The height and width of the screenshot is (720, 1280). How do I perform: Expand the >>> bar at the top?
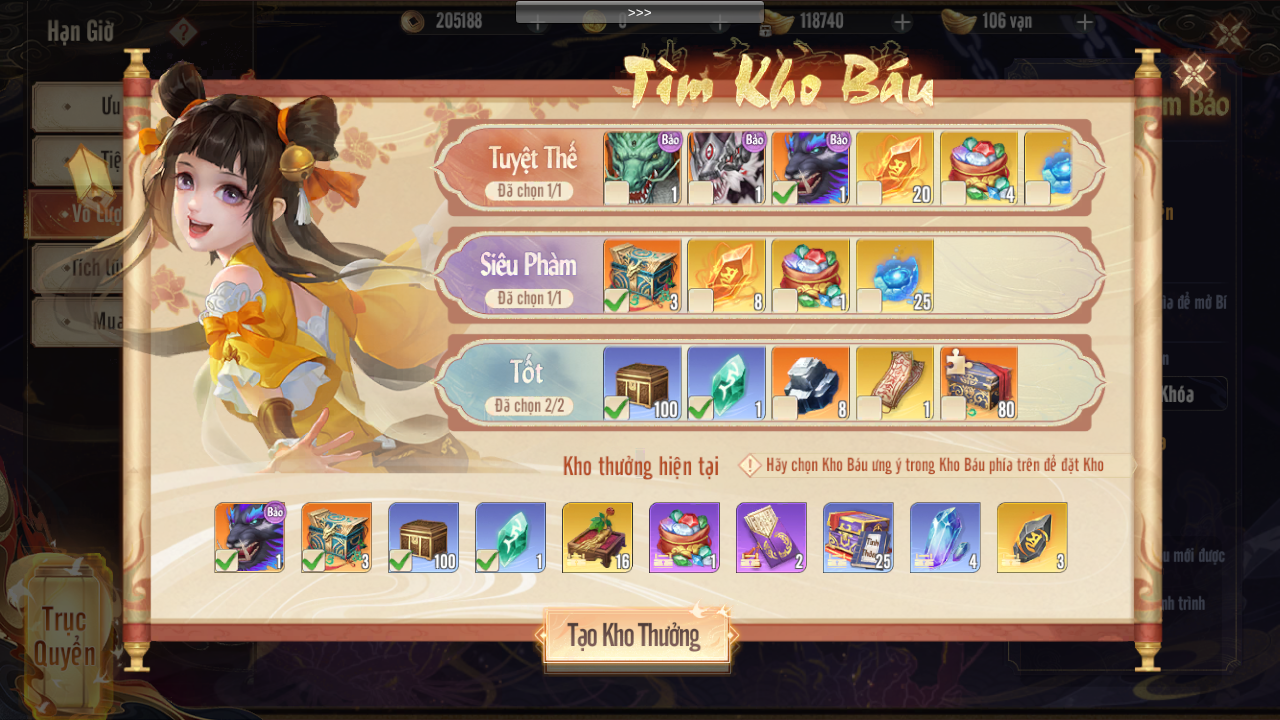[639, 12]
